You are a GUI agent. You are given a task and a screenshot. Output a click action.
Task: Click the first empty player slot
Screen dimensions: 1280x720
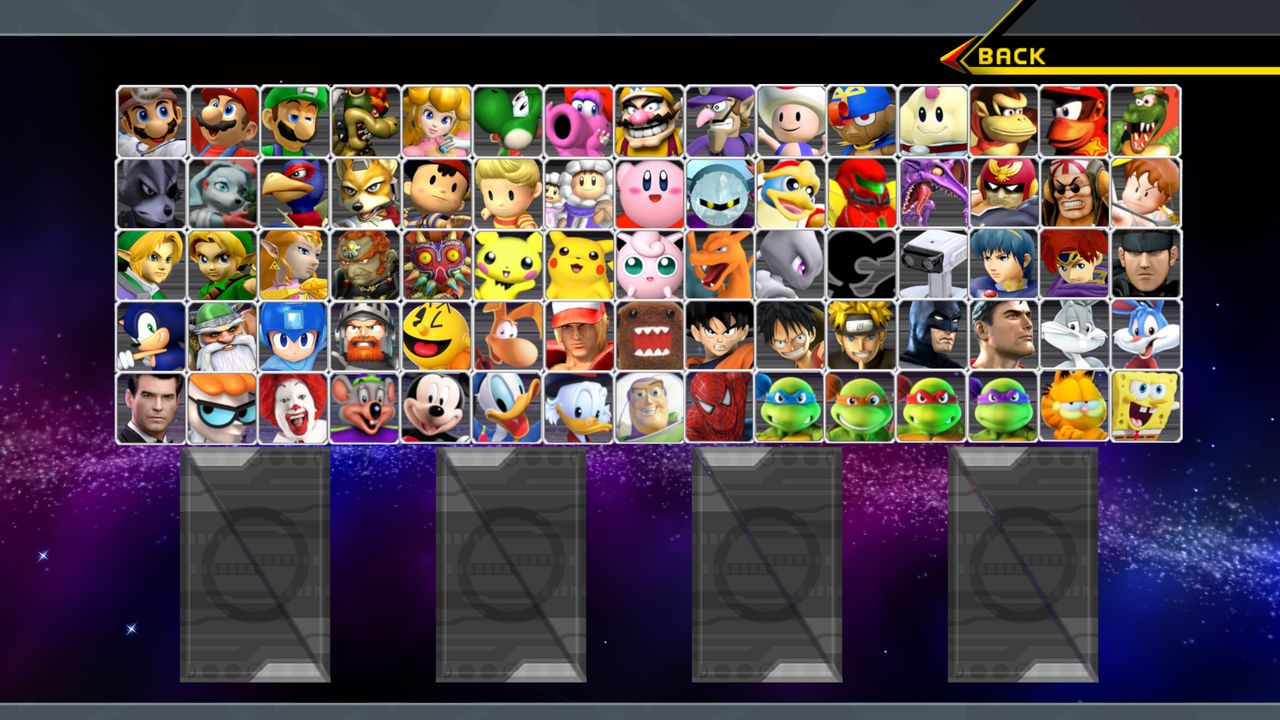click(x=255, y=565)
